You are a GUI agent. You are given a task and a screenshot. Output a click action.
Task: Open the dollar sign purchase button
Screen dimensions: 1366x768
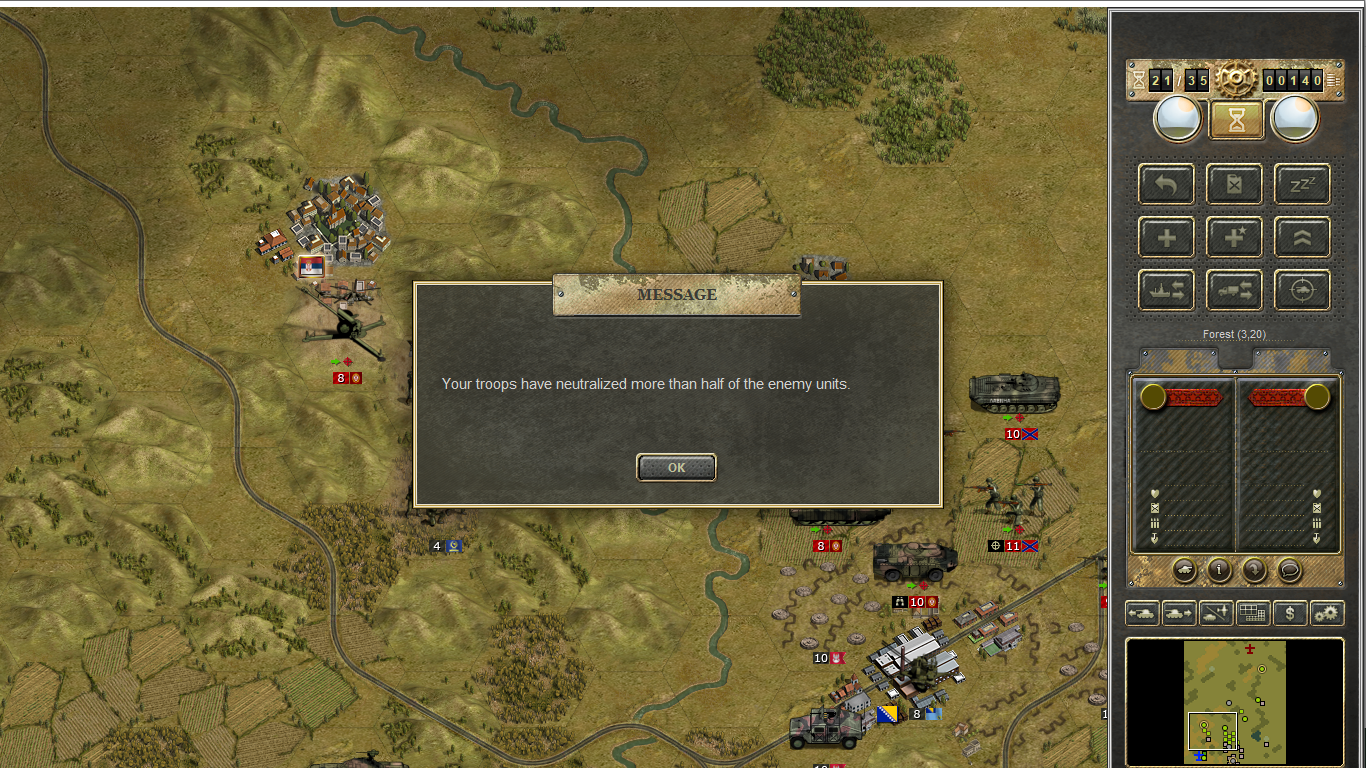point(1290,612)
